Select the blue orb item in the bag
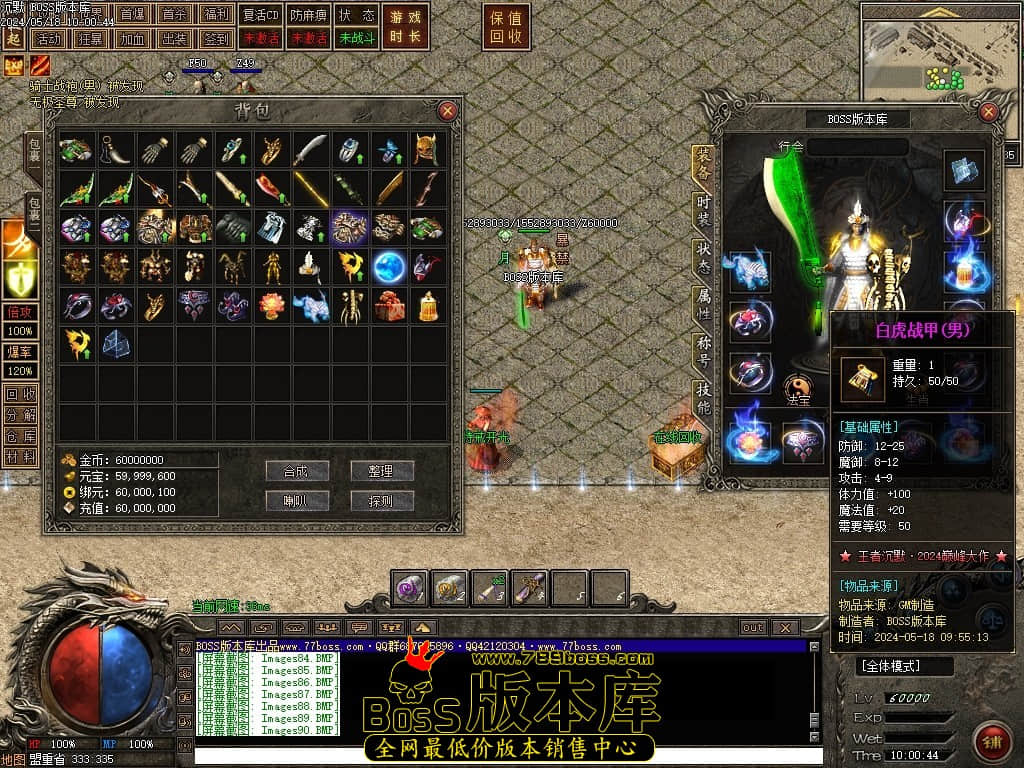 388,267
